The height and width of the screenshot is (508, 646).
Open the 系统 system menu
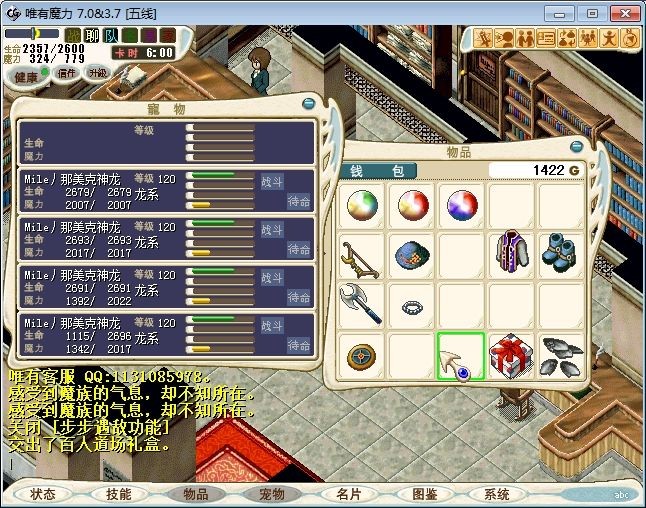coord(497,494)
